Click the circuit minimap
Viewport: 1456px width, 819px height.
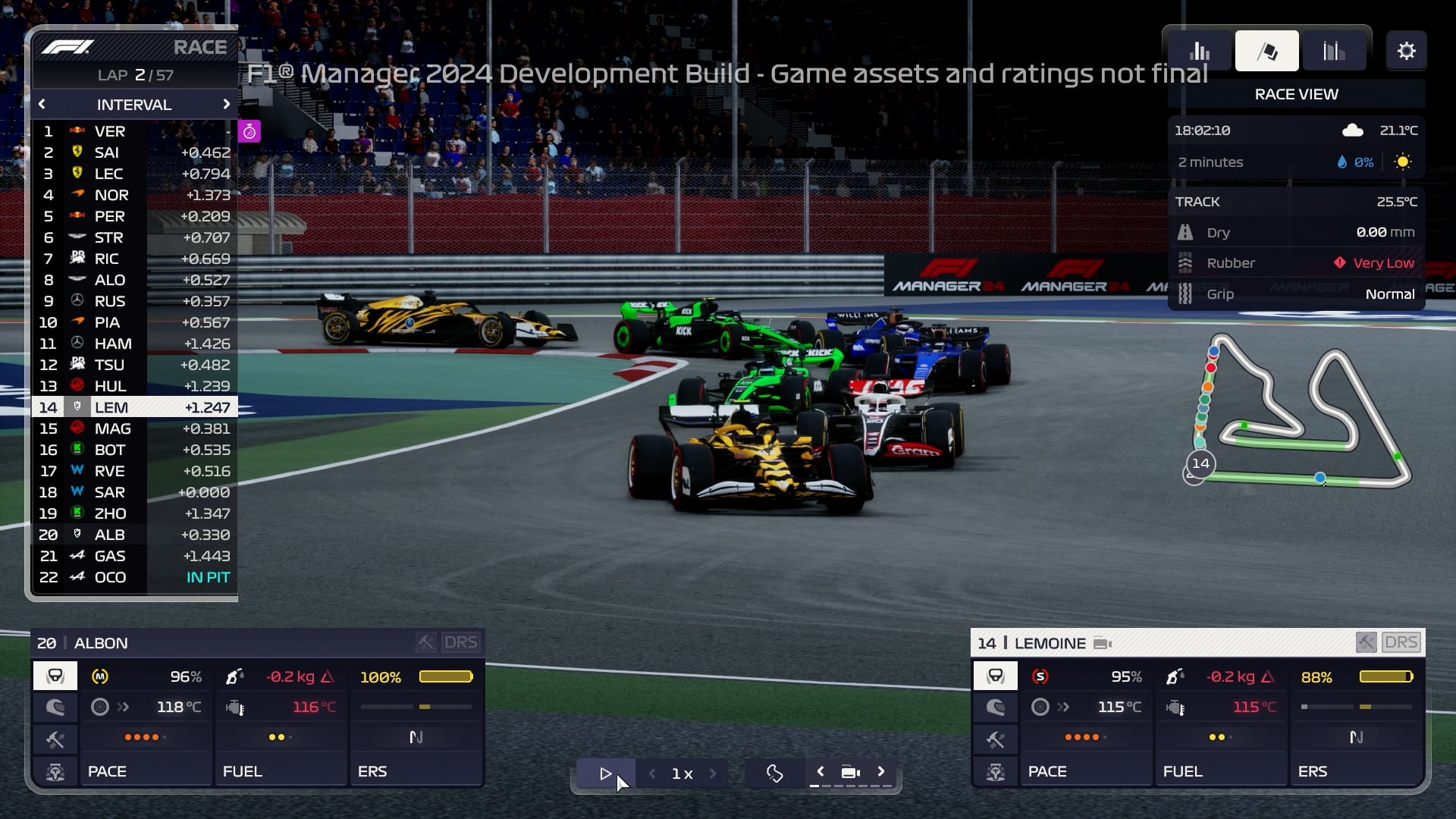pyautogui.click(x=1298, y=413)
